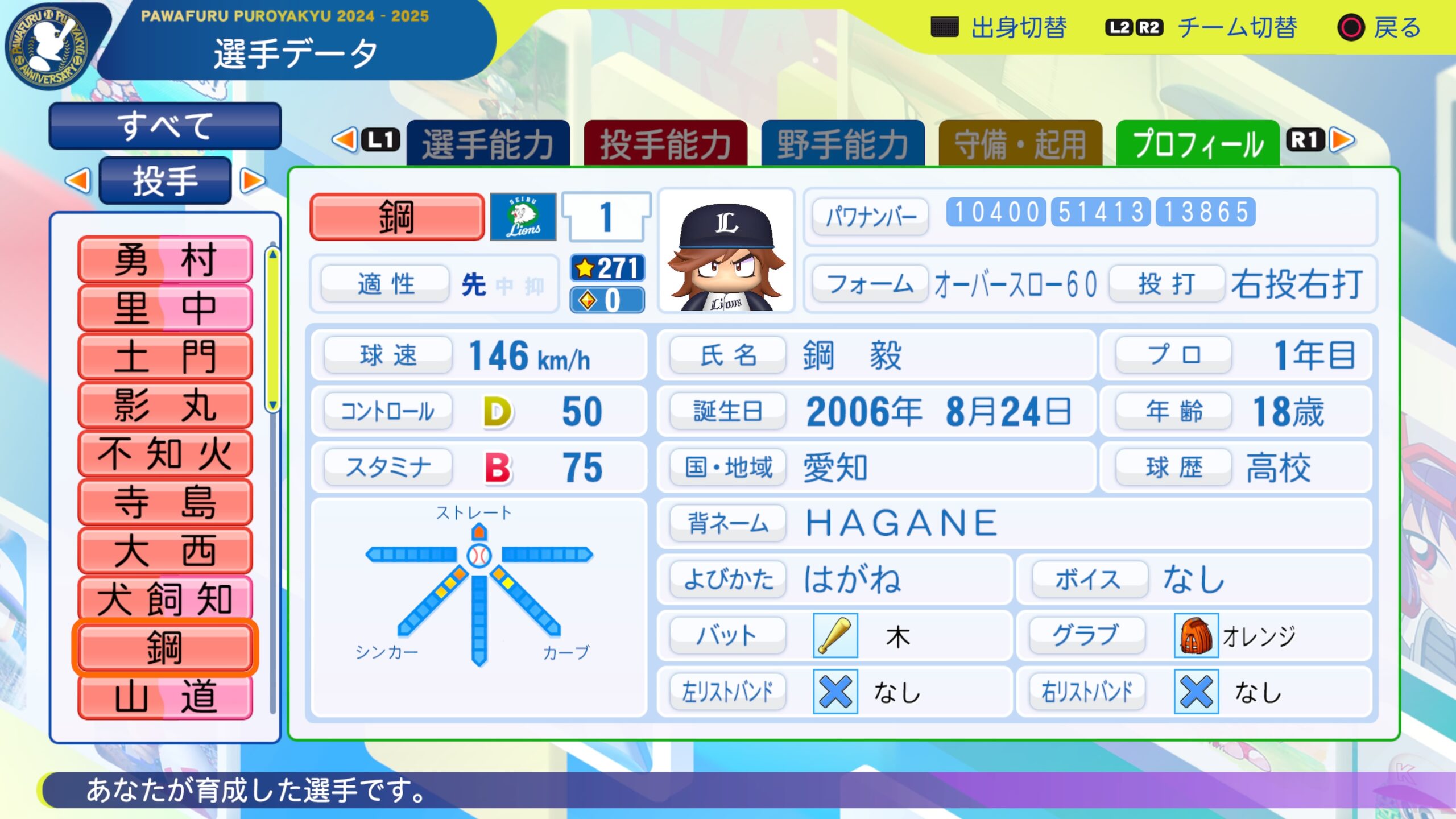Select highlighted player 鋼 in the list
Viewport: 1456px width, 819px height.
coord(165,648)
